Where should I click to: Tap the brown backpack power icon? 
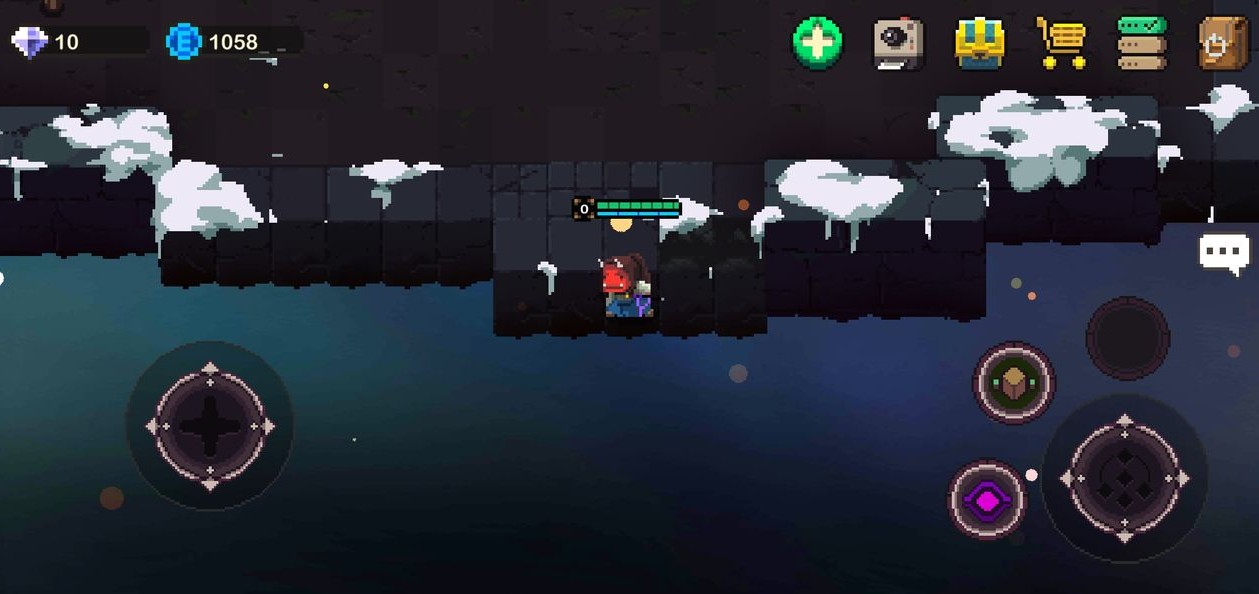[x=1222, y=43]
